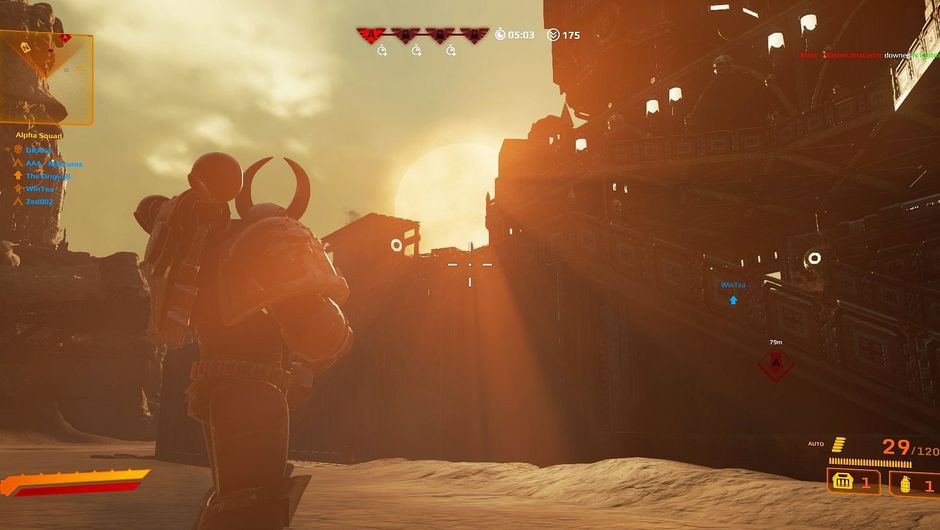The width and height of the screenshot is (940, 530).
Task: Select WinTea in the Alpha Squad list
Action: click(40, 188)
